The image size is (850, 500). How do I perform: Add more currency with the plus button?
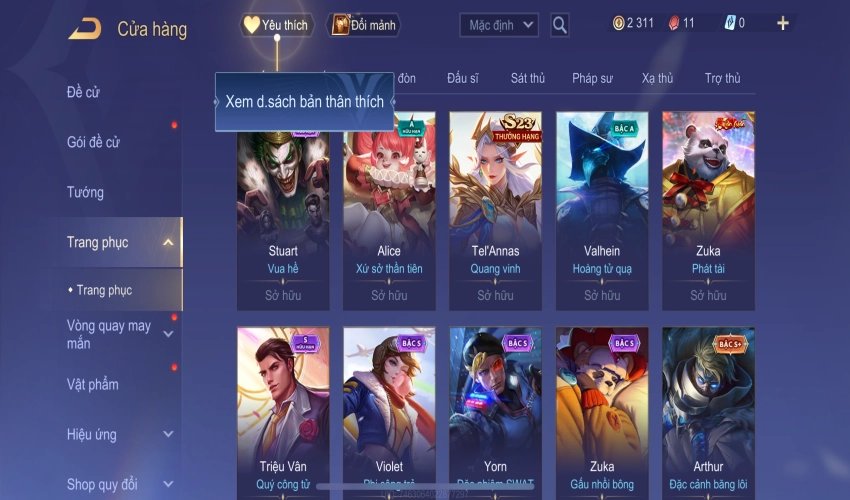pyautogui.click(x=782, y=23)
